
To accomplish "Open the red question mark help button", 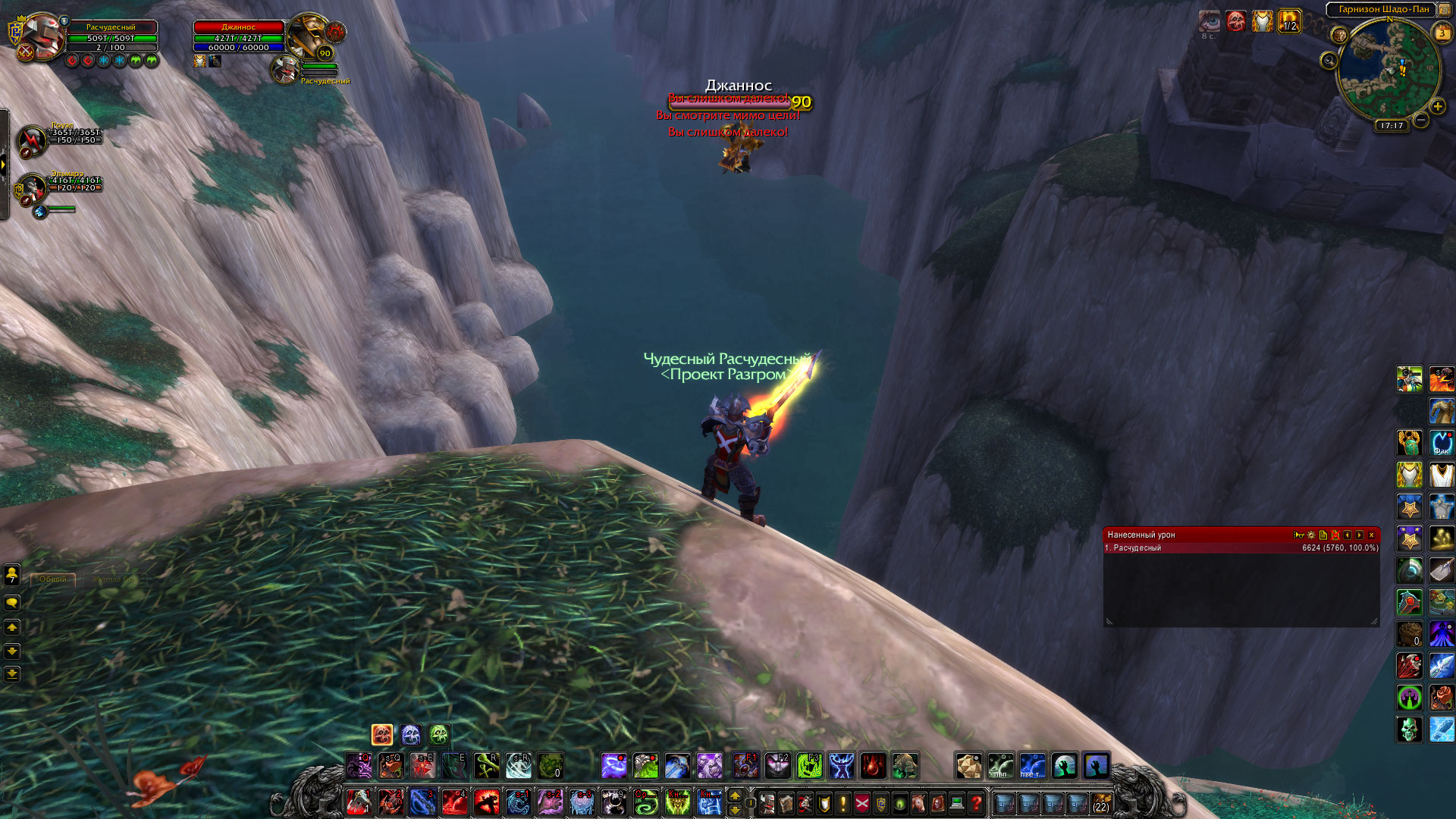I will coord(976,802).
